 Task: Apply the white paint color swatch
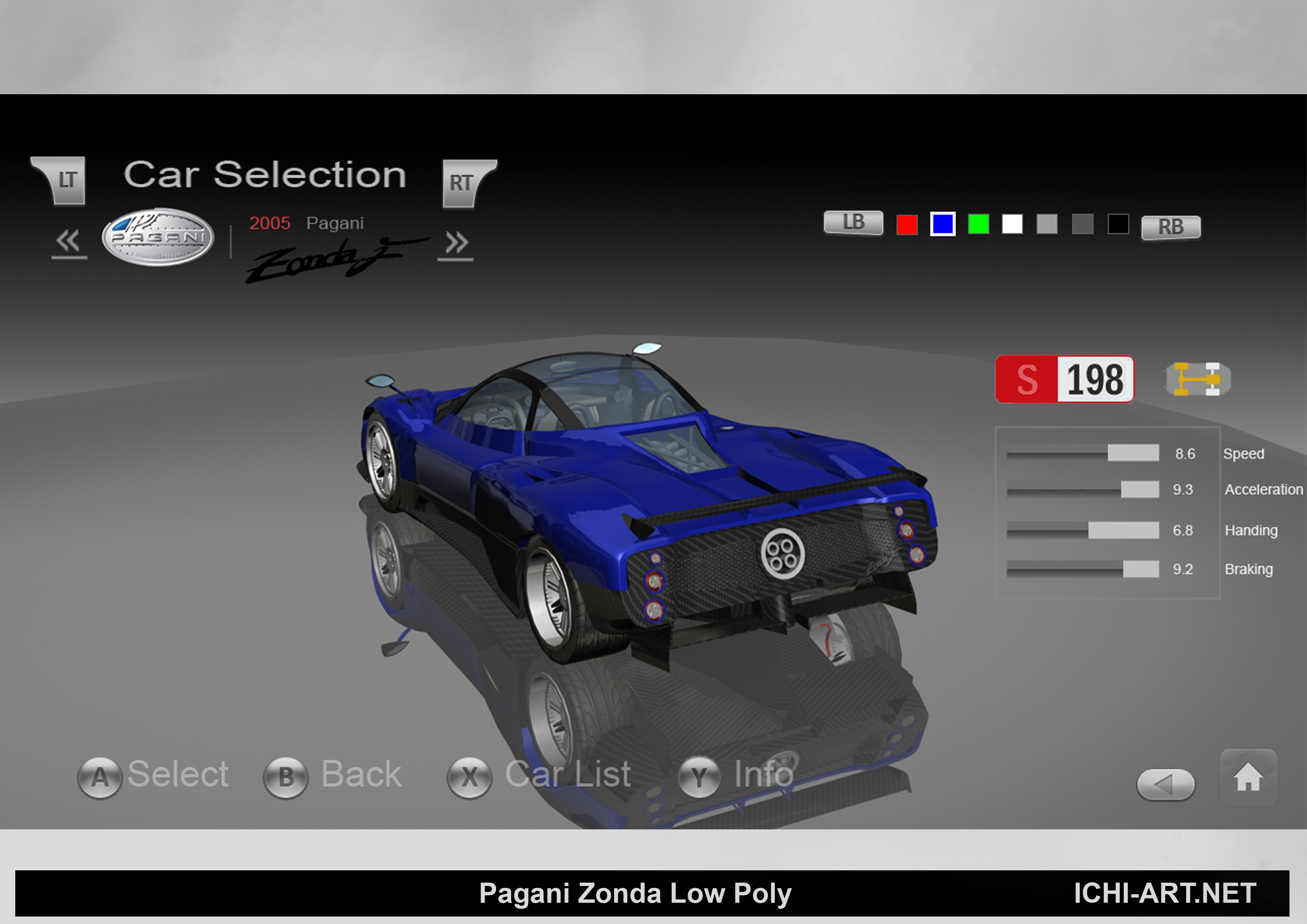pos(1012,224)
